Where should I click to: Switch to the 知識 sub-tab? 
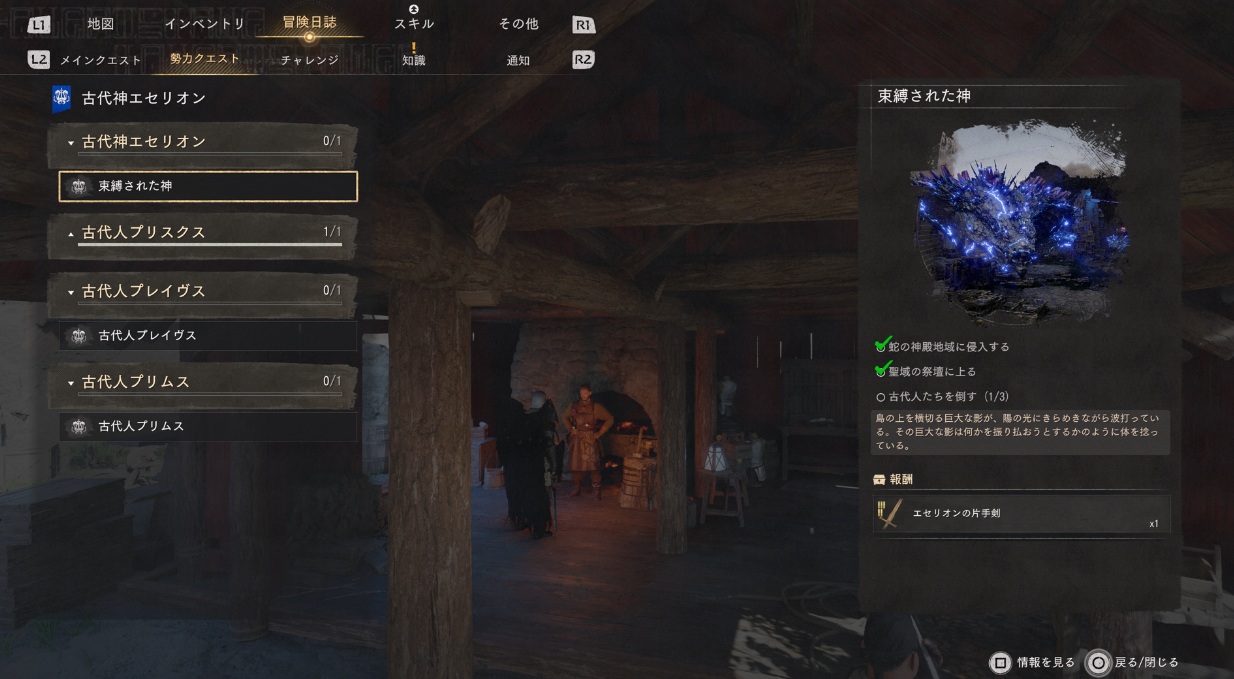point(414,60)
